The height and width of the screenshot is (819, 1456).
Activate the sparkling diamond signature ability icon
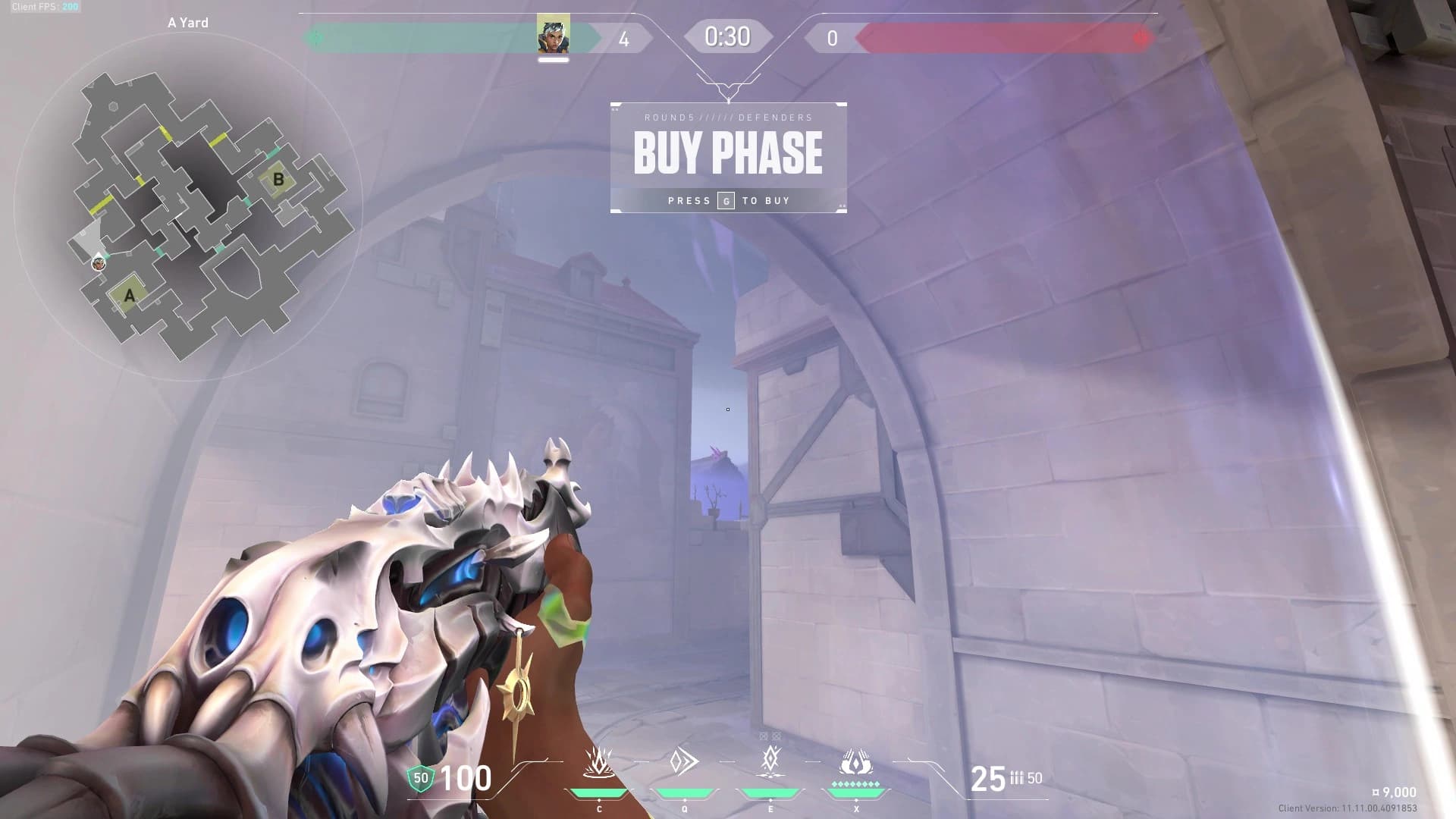770,761
